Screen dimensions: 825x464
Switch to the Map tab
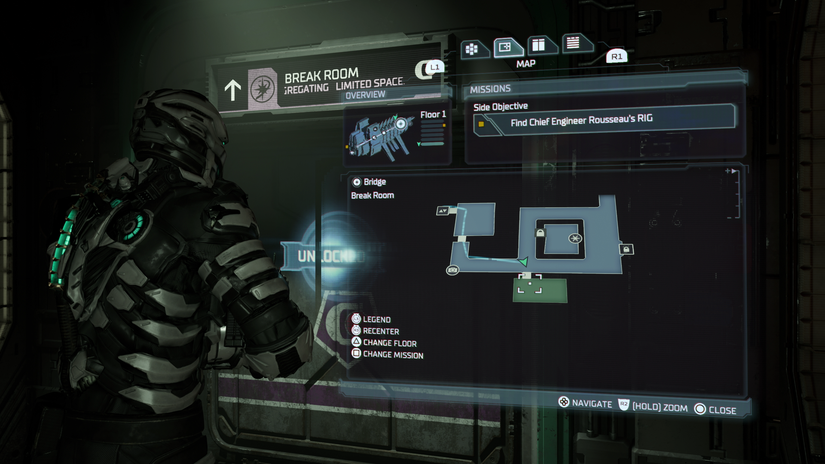pyautogui.click(x=506, y=47)
